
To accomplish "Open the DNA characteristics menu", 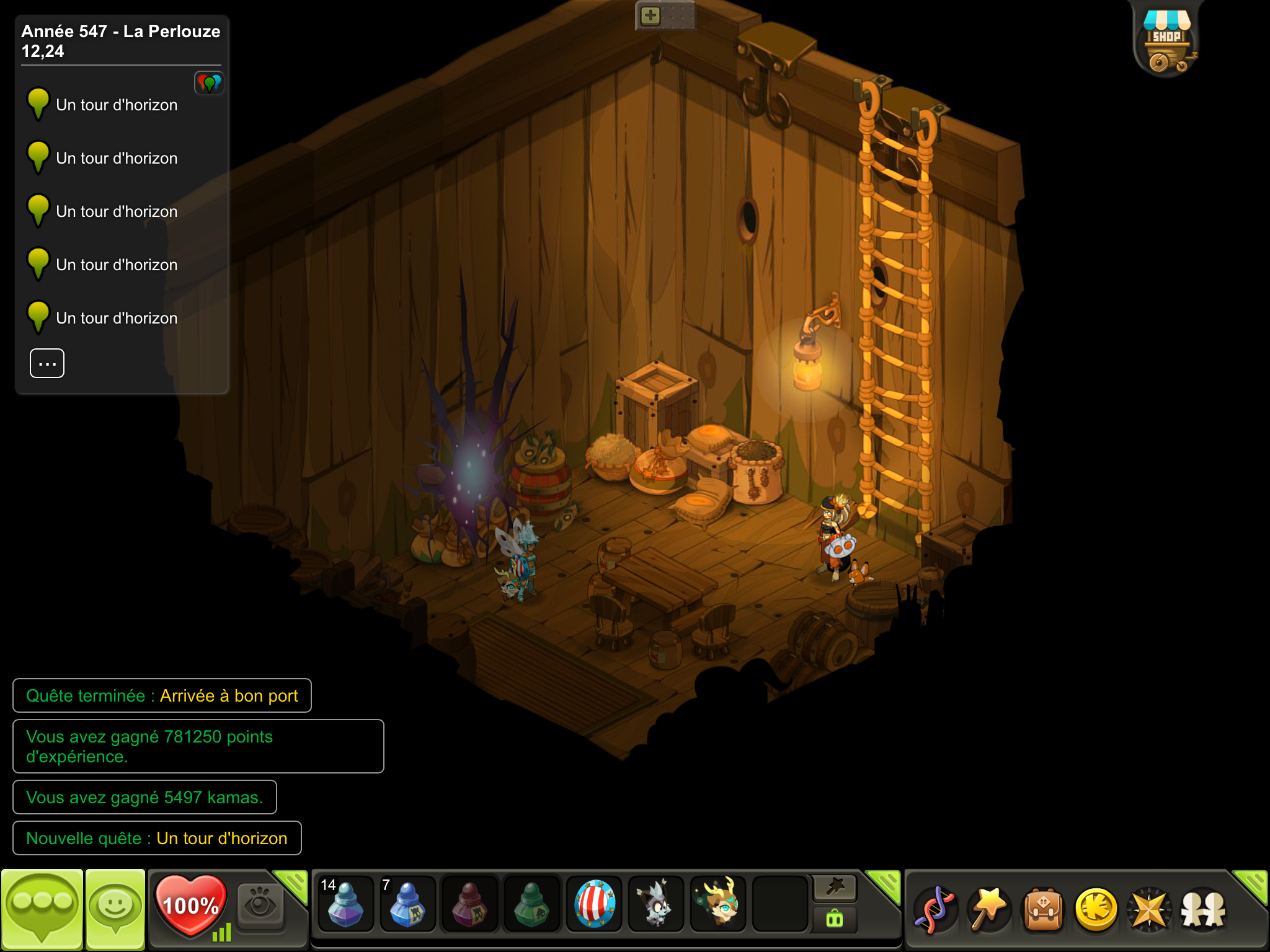I will (x=935, y=910).
